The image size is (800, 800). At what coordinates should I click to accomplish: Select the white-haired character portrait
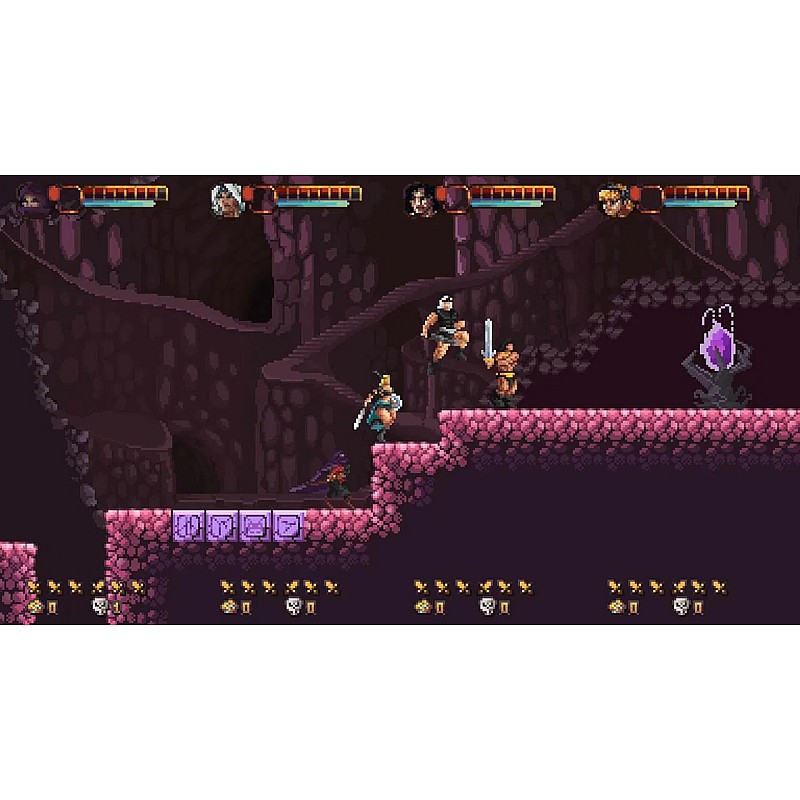coord(225,200)
